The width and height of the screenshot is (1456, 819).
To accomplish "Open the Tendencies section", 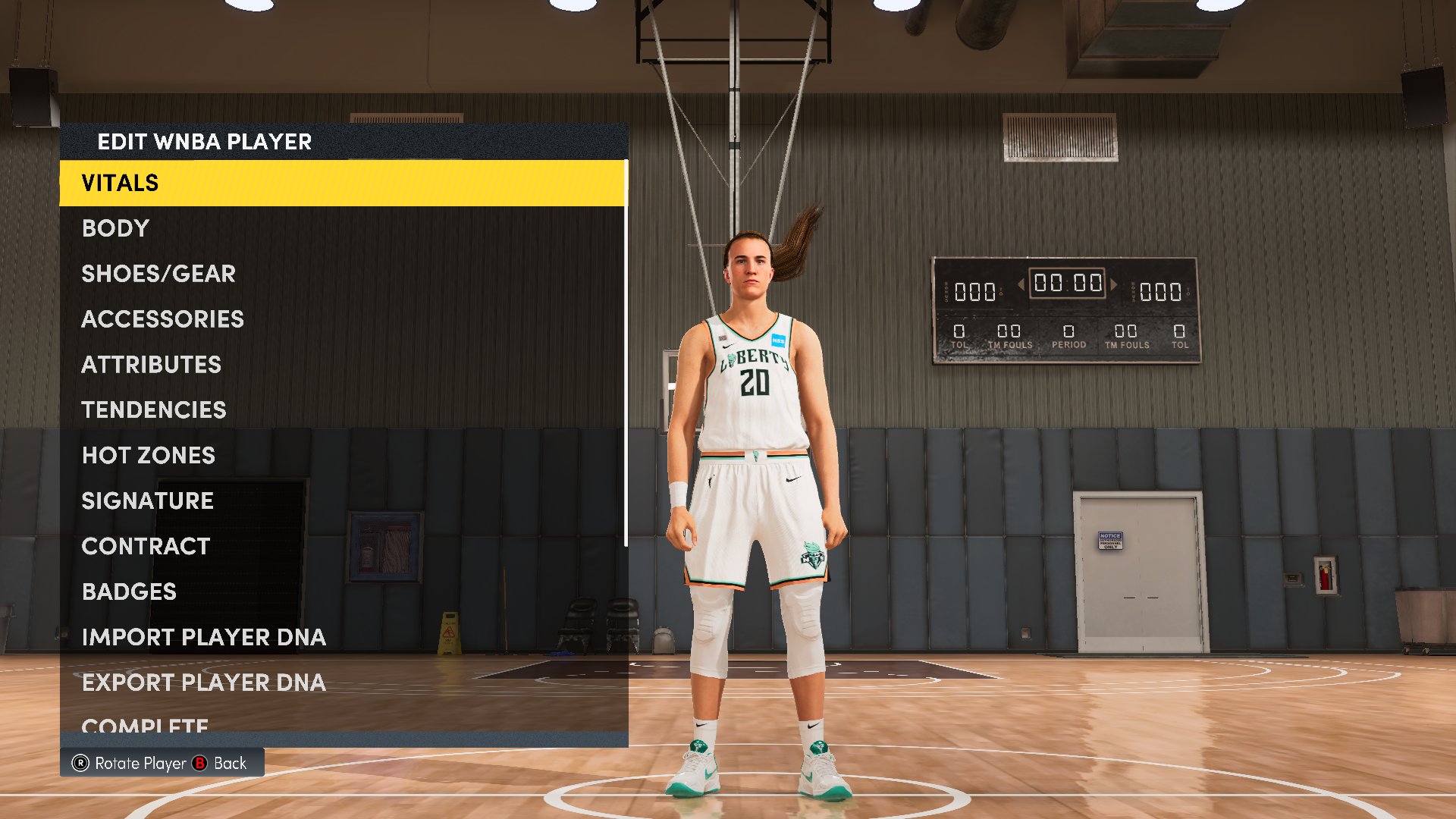I will tap(153, 410).
